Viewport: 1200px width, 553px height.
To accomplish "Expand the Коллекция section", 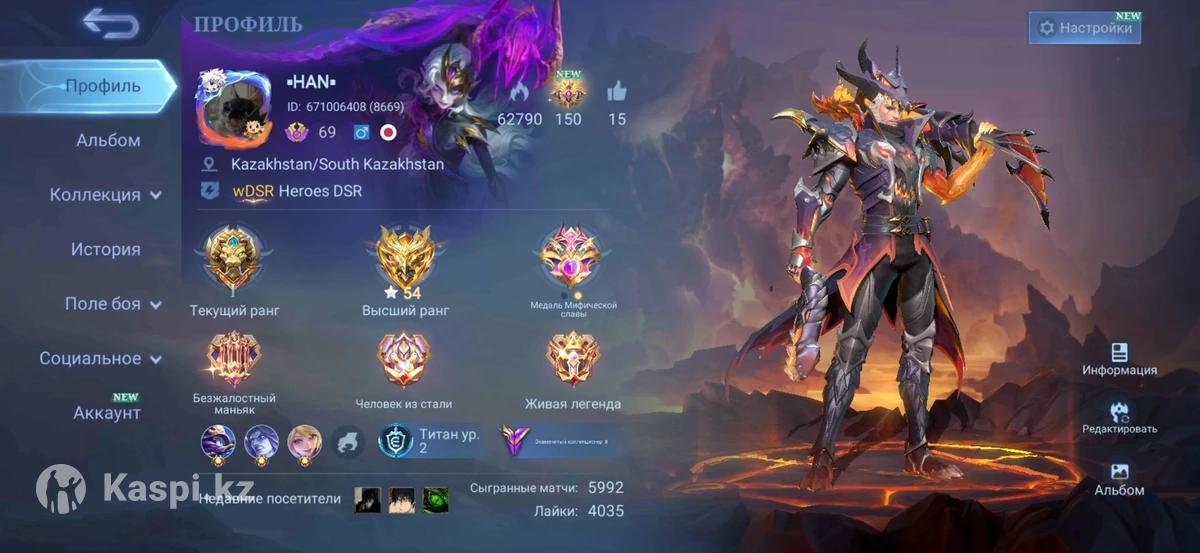I will (x=106, y=195).
